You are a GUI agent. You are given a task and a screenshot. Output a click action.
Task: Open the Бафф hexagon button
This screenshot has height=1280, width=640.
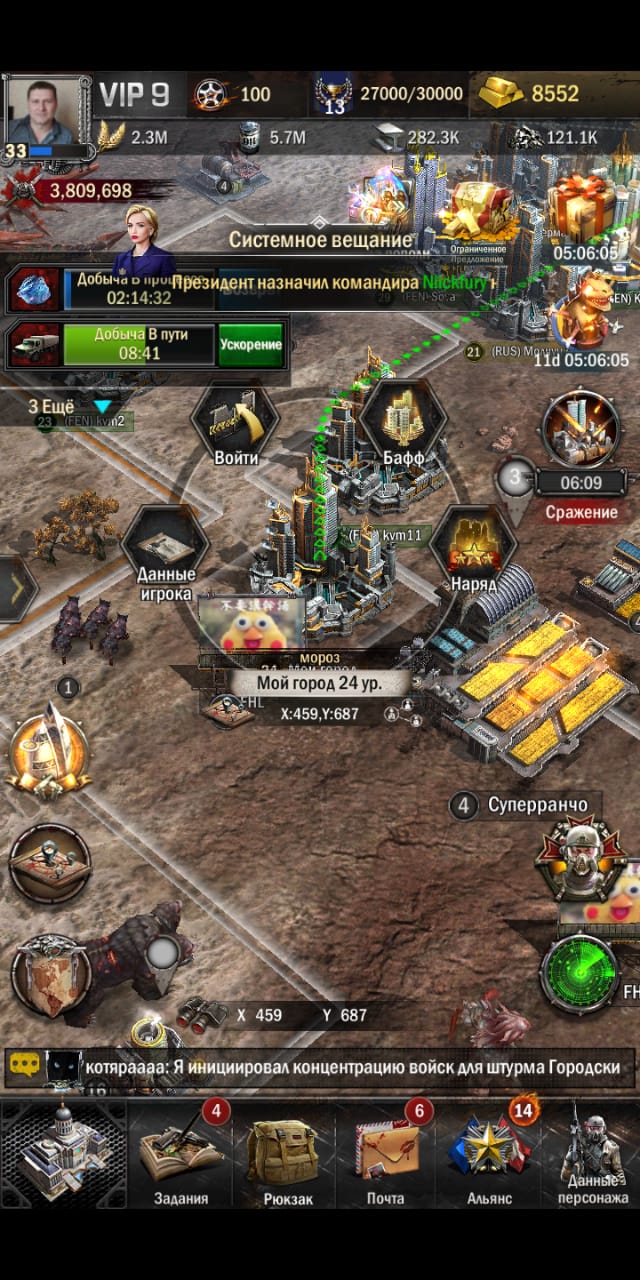pyautogui.click(x=403, y=424)
